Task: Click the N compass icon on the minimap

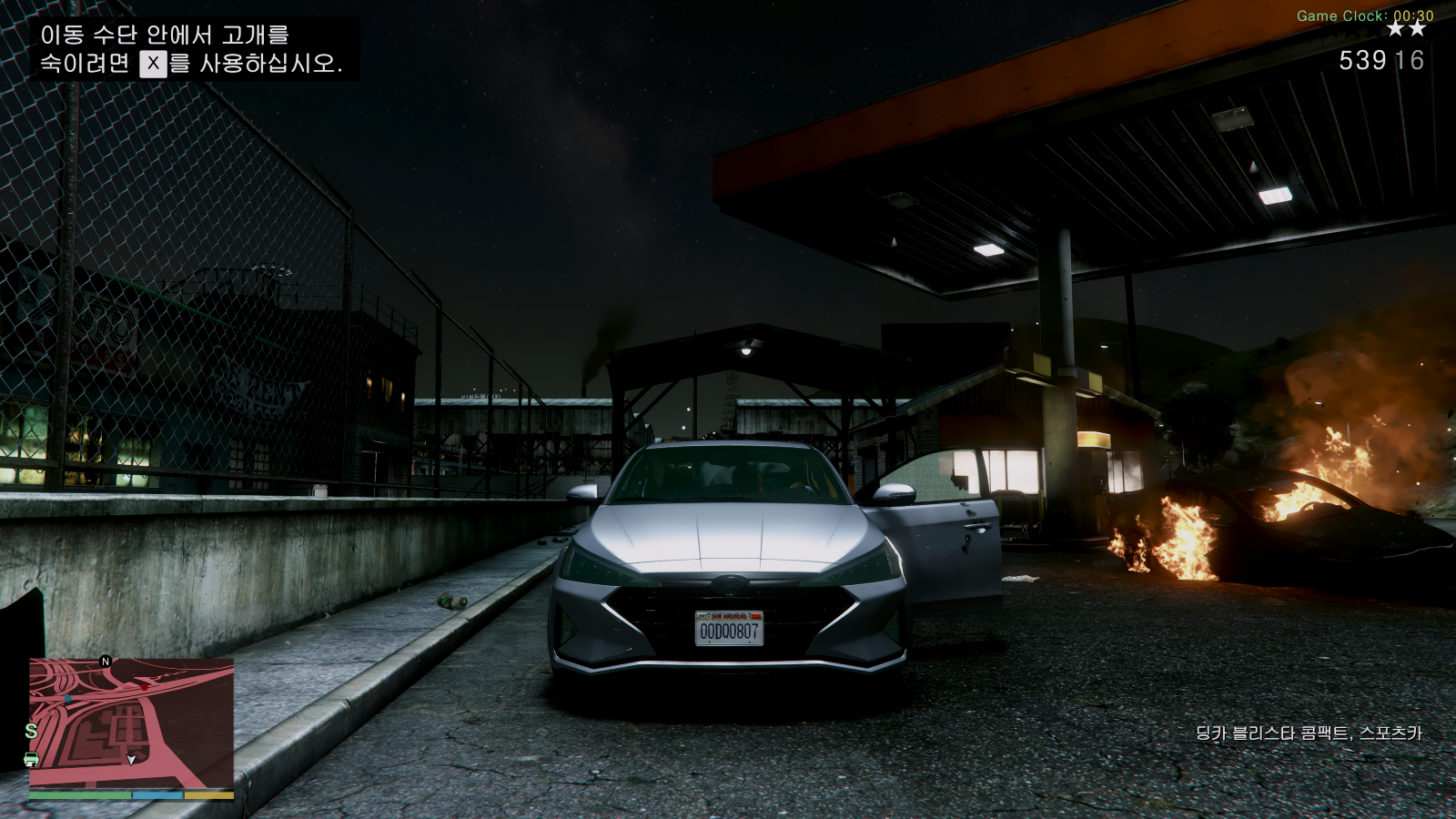Action: tap(105, 662)
